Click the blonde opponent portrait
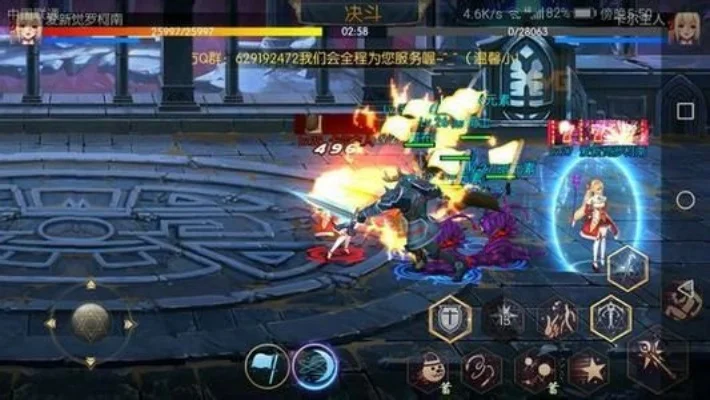This screenshot has height=400, width=710. 686,25
